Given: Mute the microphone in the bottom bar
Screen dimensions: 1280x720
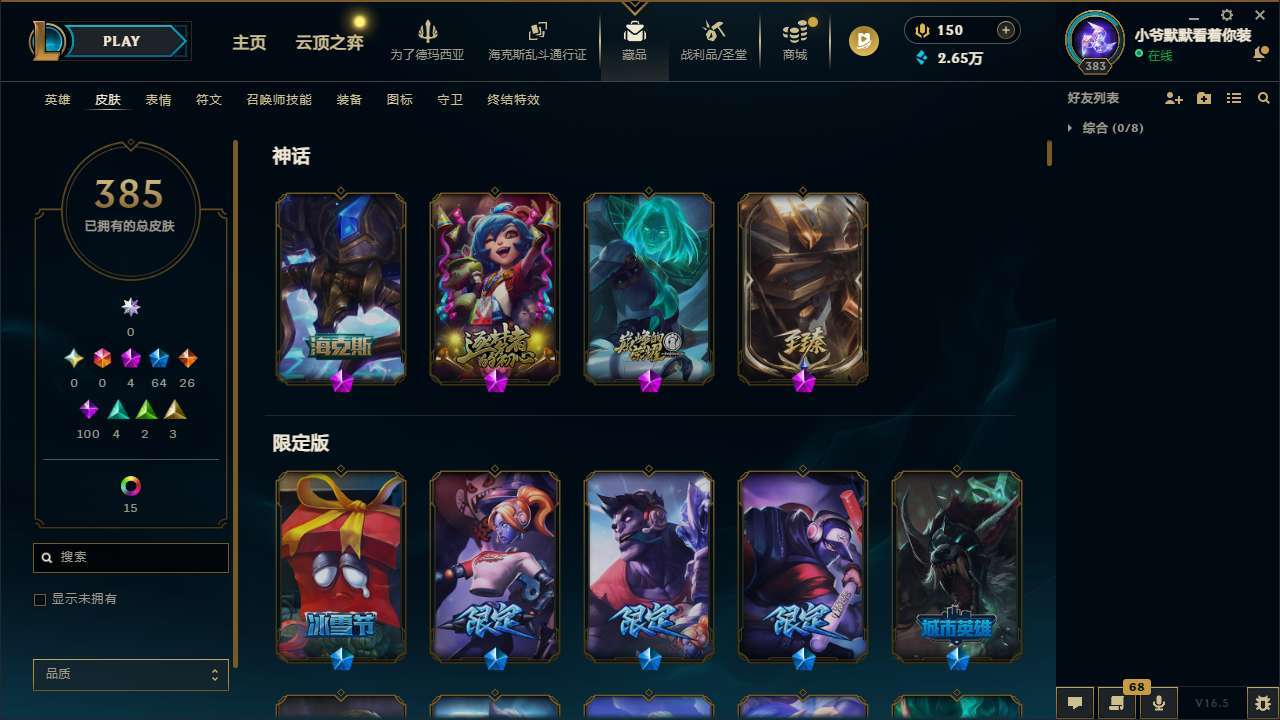Looking at the screenshot, I should [x=1159, y=702].
